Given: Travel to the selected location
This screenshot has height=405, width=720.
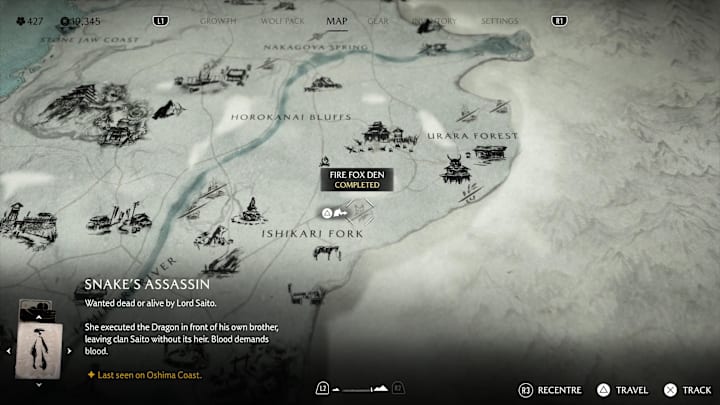Looking at the screenshot, I should coord(622,389).
